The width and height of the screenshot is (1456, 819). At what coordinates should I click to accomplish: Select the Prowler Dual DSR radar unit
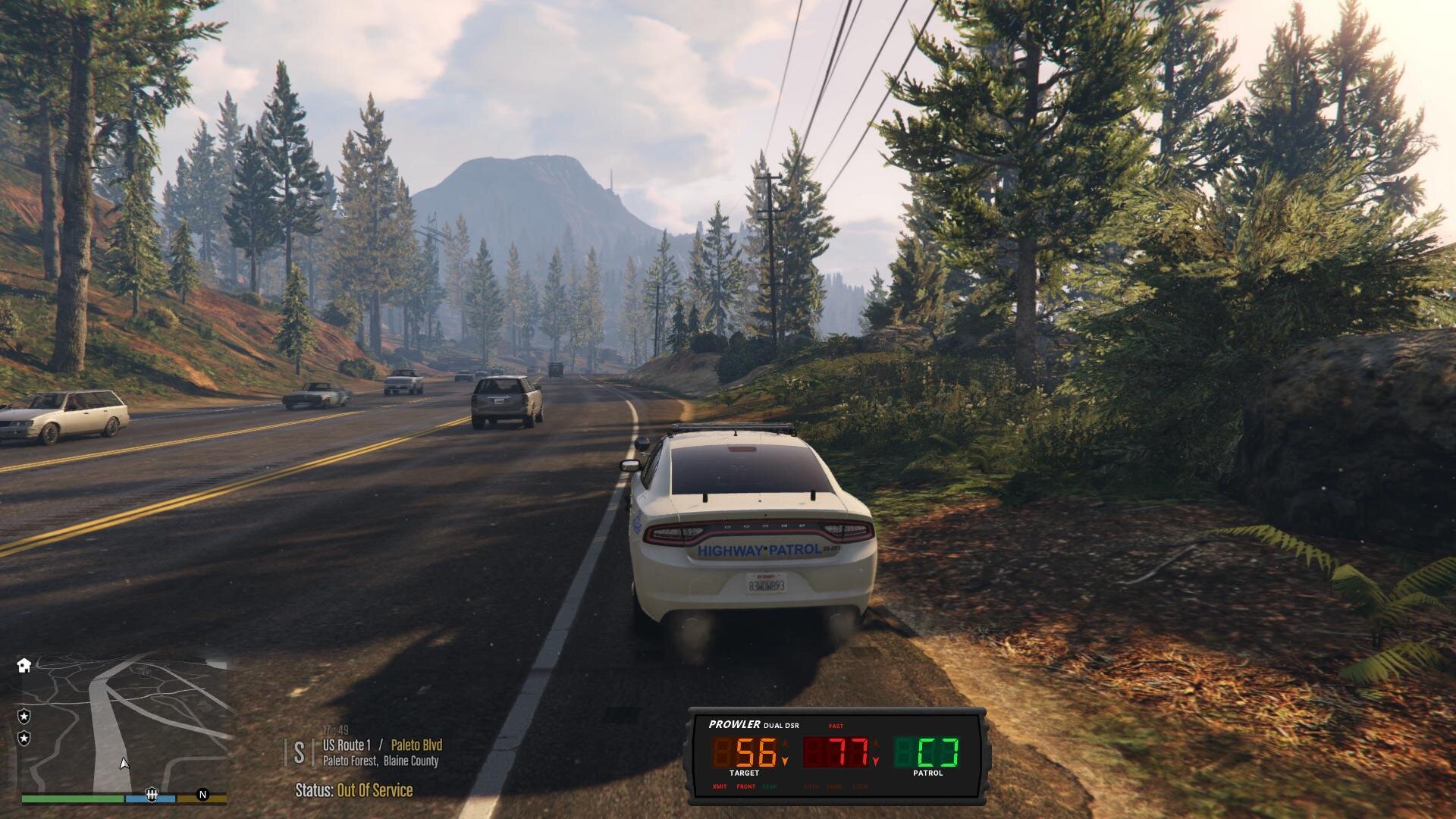(837, 755)
